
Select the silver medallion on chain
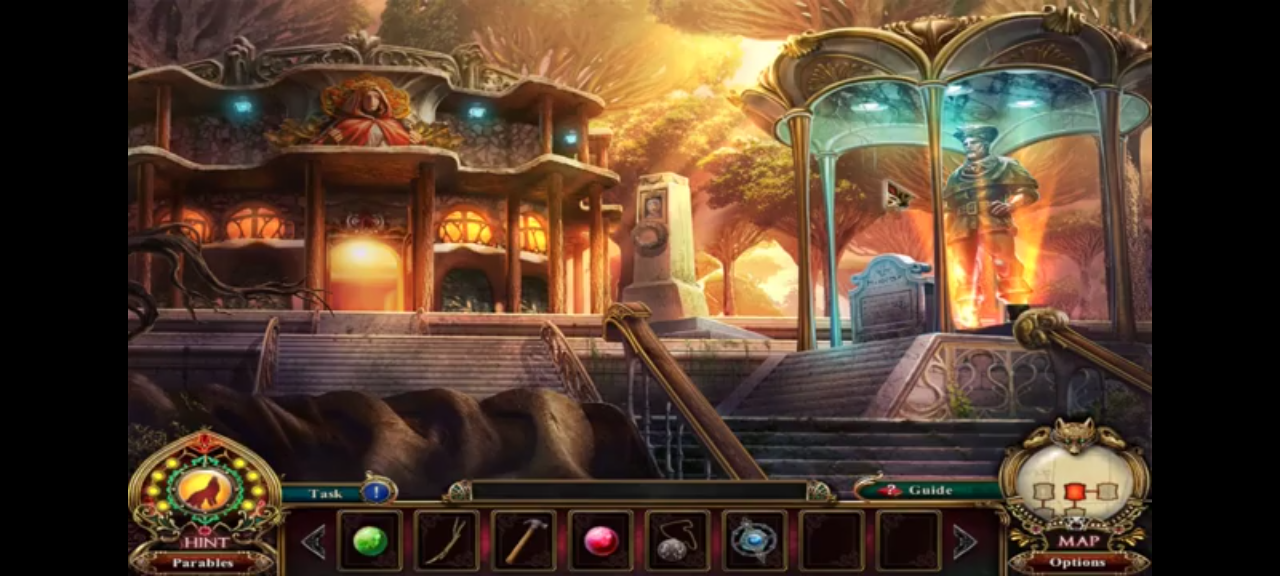pos(677,541)
